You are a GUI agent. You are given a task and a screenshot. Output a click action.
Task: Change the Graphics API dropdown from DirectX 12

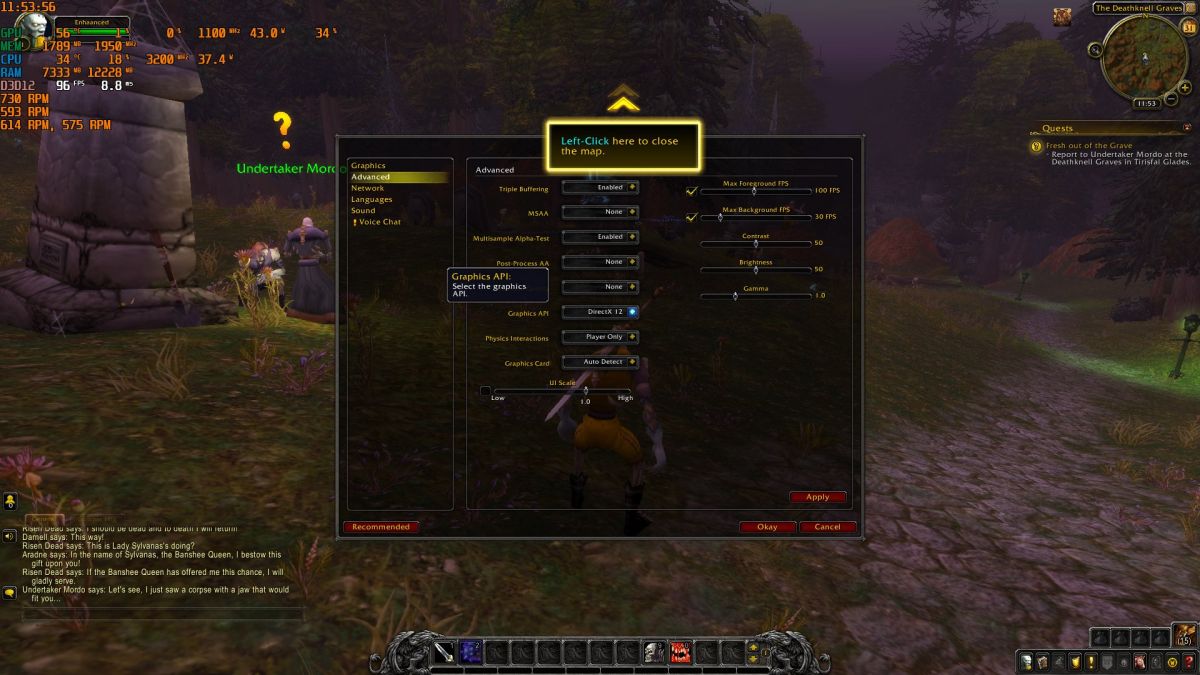pos(600,312)
